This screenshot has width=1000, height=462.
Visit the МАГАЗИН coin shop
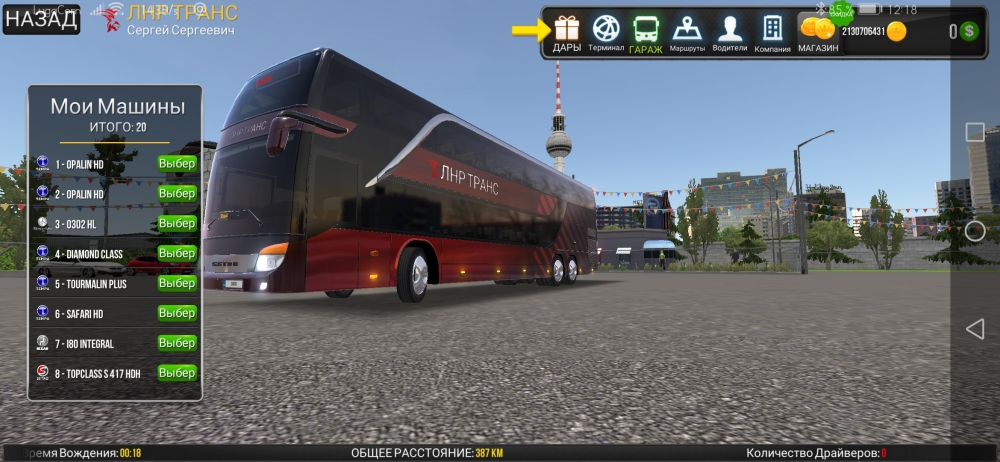818,33
